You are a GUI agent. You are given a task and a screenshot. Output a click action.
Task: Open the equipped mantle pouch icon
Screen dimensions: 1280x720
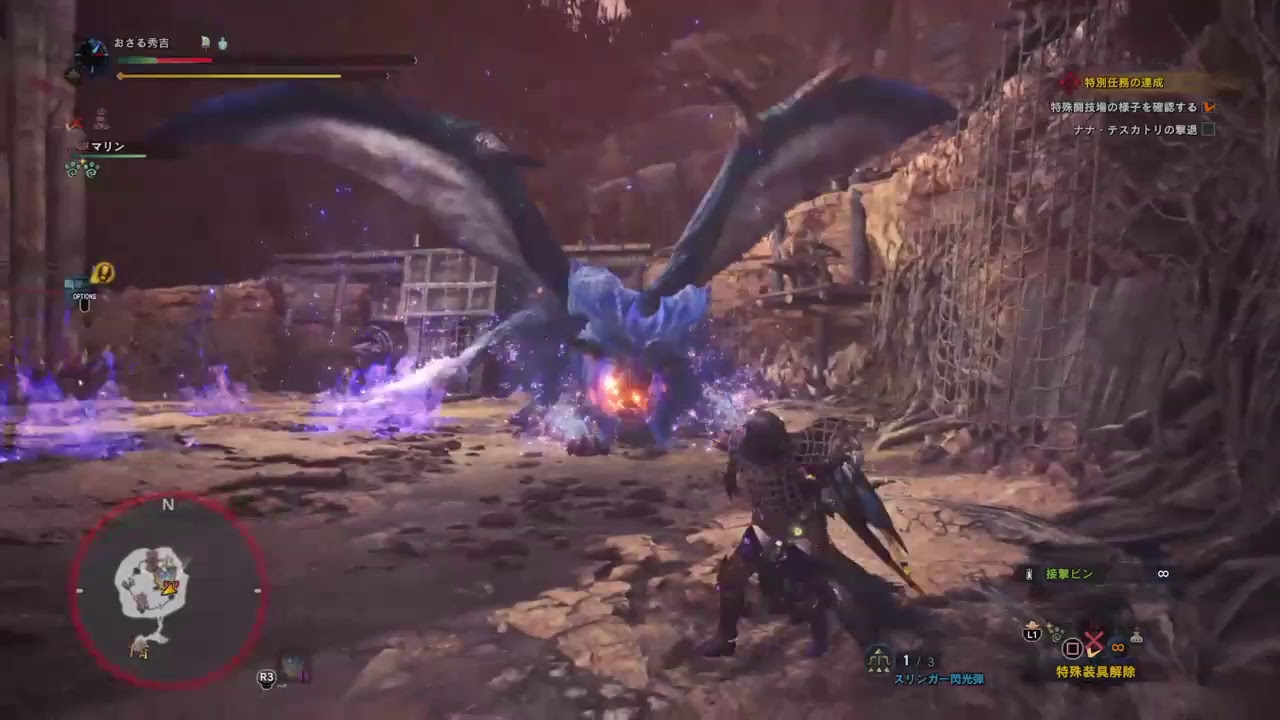coord(1137,637)
